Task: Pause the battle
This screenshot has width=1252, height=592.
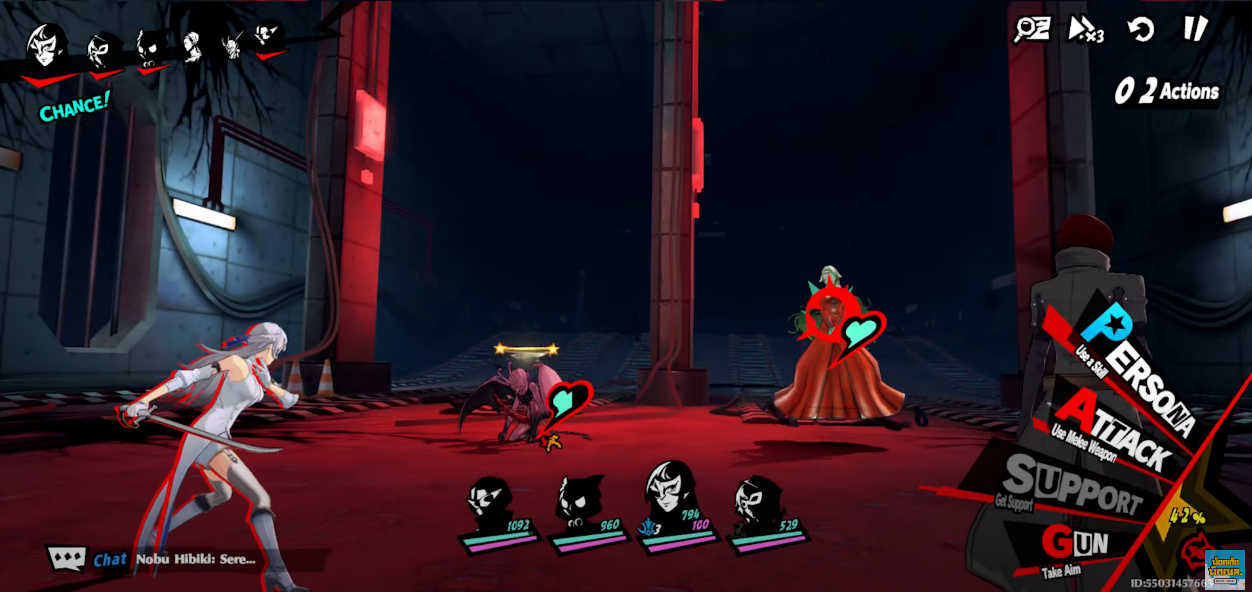Action: 1196,29
